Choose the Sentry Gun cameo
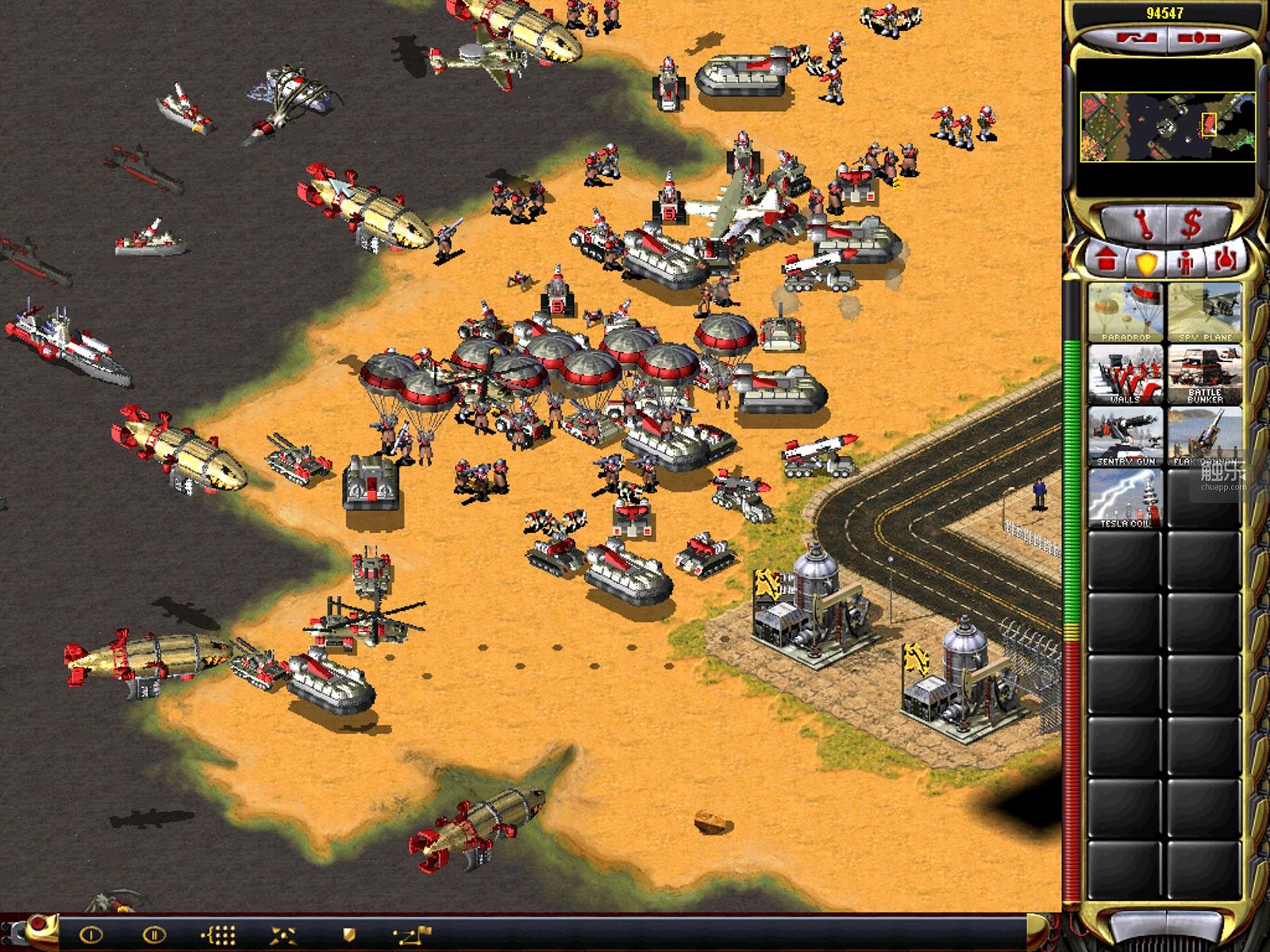1270x952 pixels. (1124, 436)
